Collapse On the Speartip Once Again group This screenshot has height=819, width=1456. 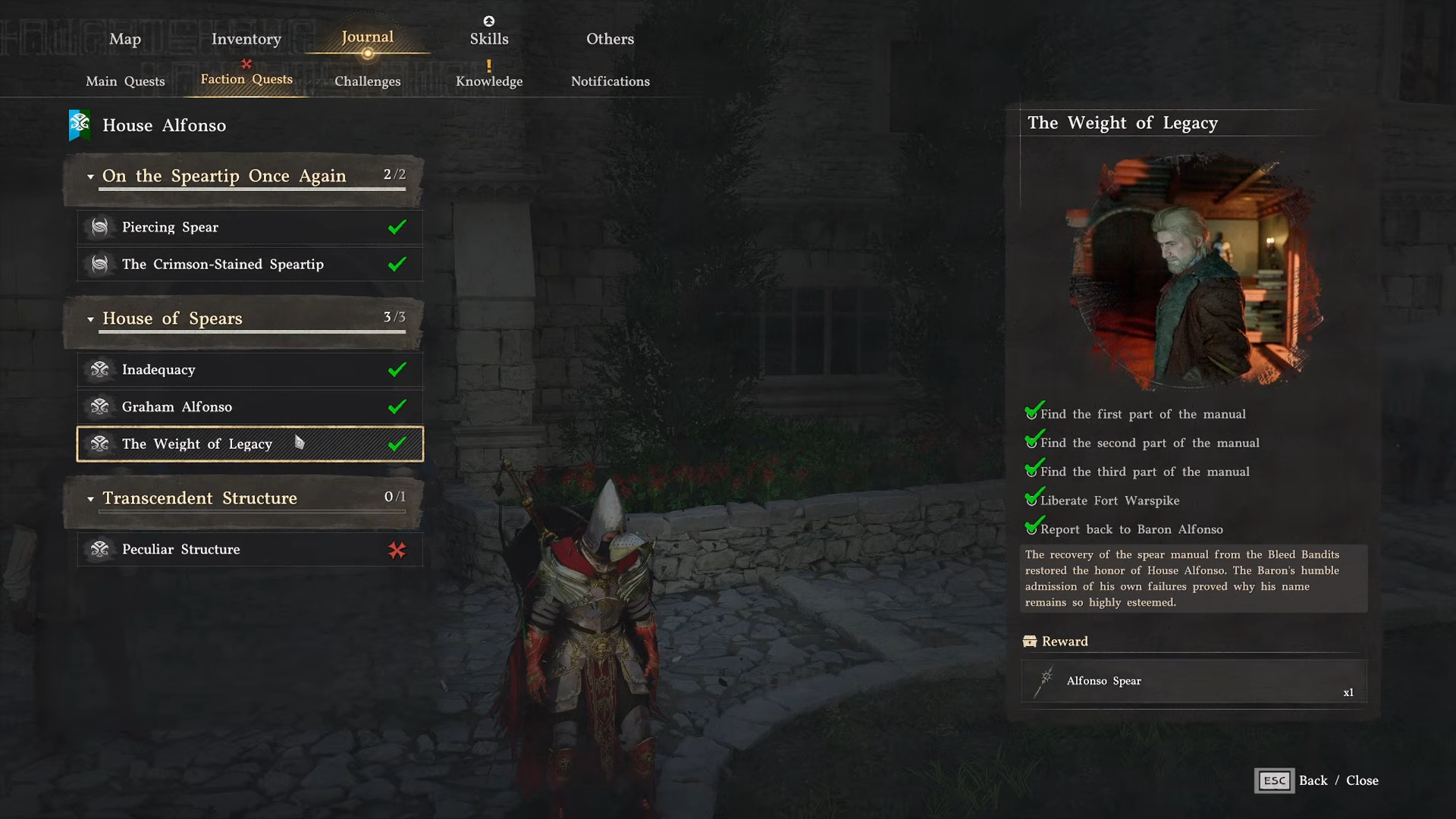pyautogui.click(x=91, y=177)
